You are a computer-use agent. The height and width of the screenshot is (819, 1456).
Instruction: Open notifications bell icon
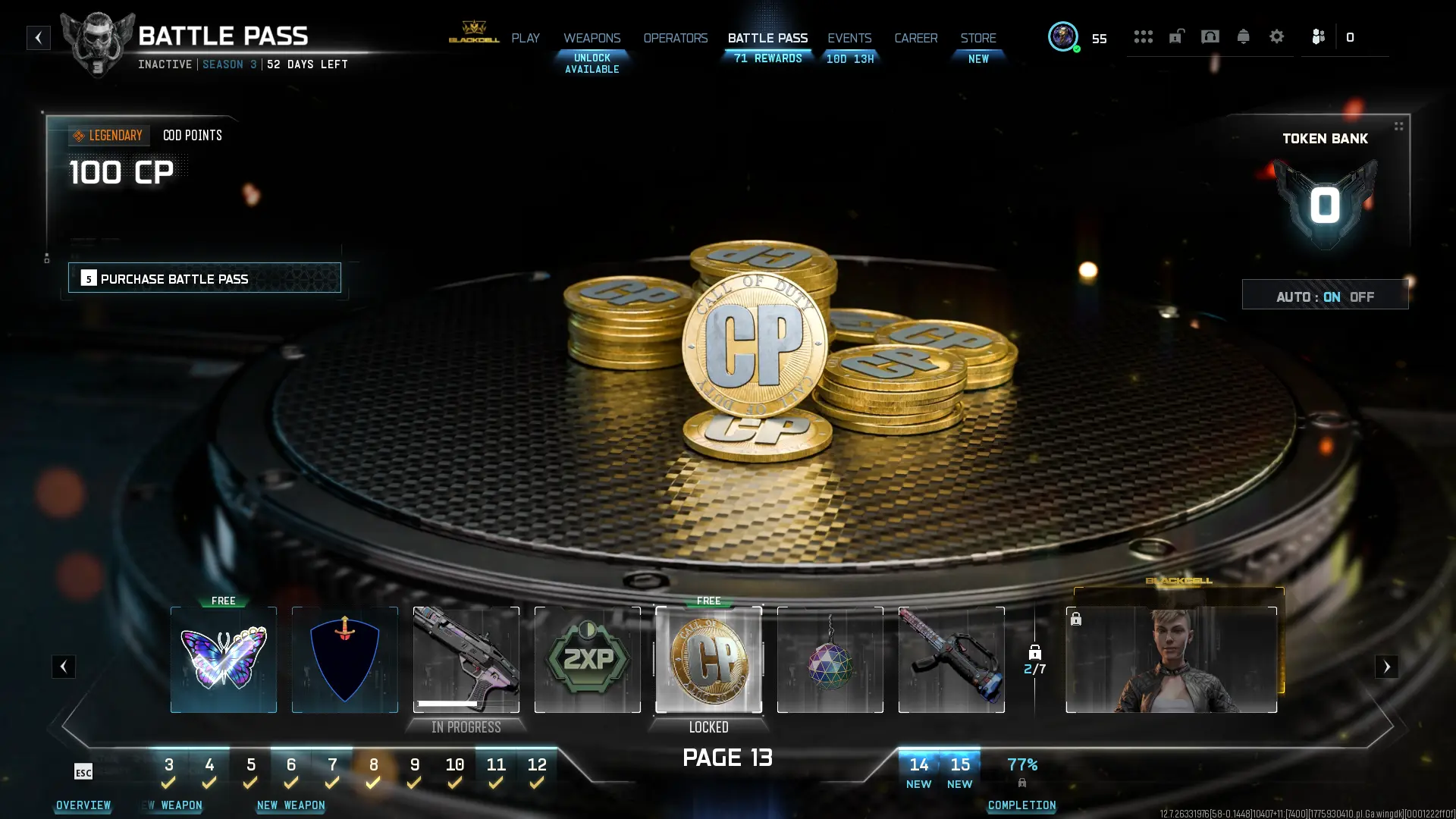1243,36
